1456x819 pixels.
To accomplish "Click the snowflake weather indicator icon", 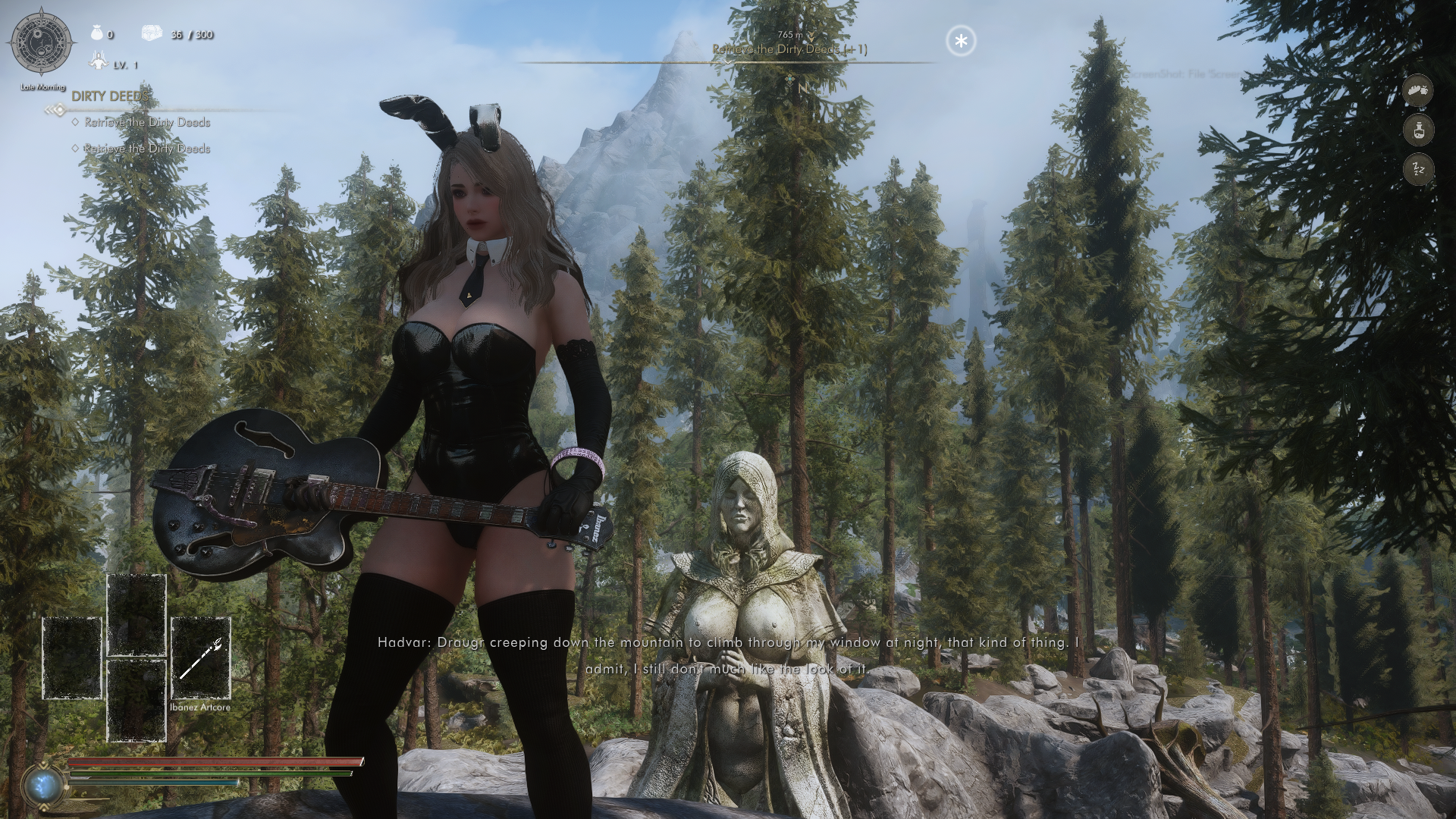I will pos(961,41).
